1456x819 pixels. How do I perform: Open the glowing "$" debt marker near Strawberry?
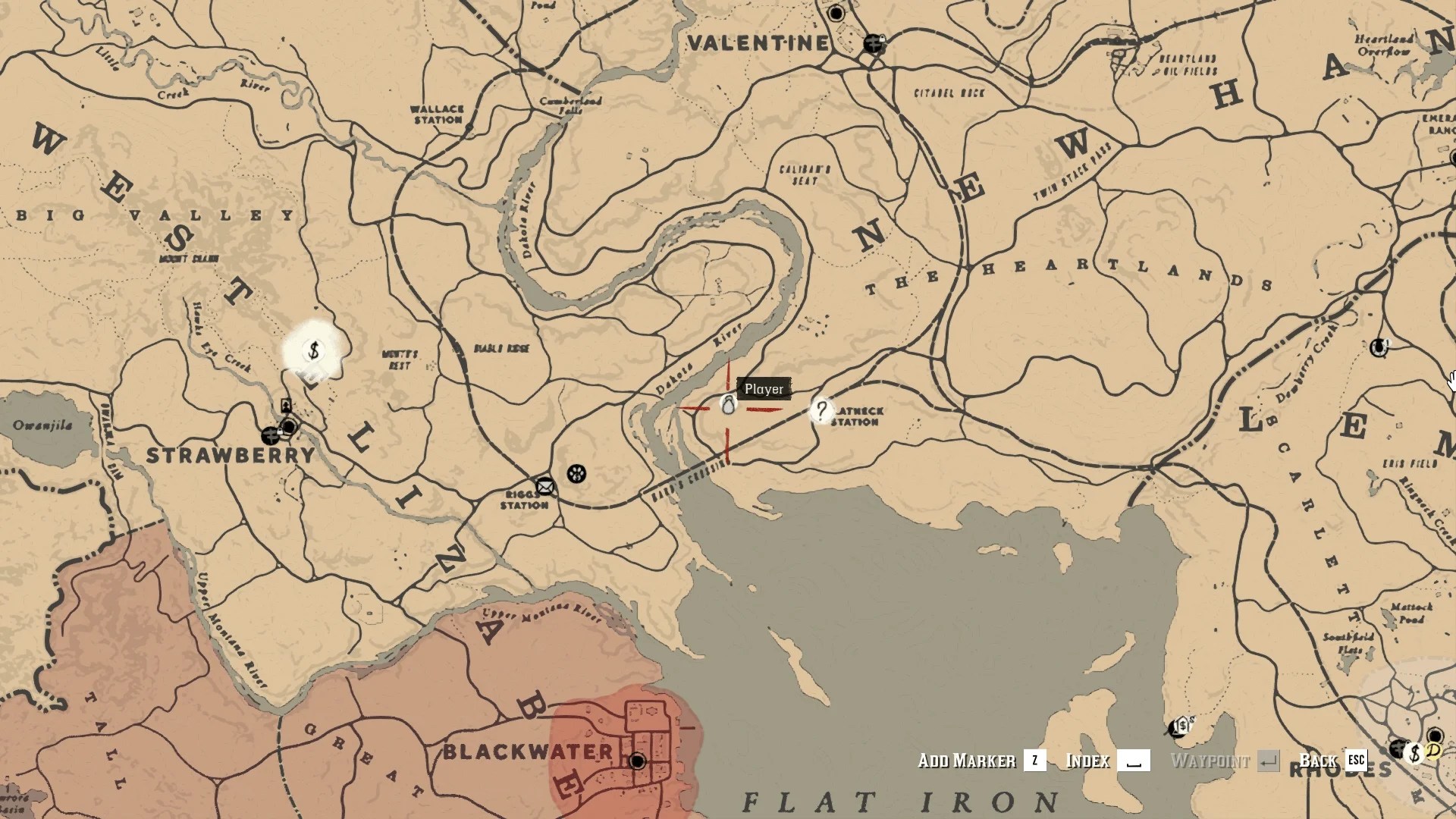click(x=312, y=351)
